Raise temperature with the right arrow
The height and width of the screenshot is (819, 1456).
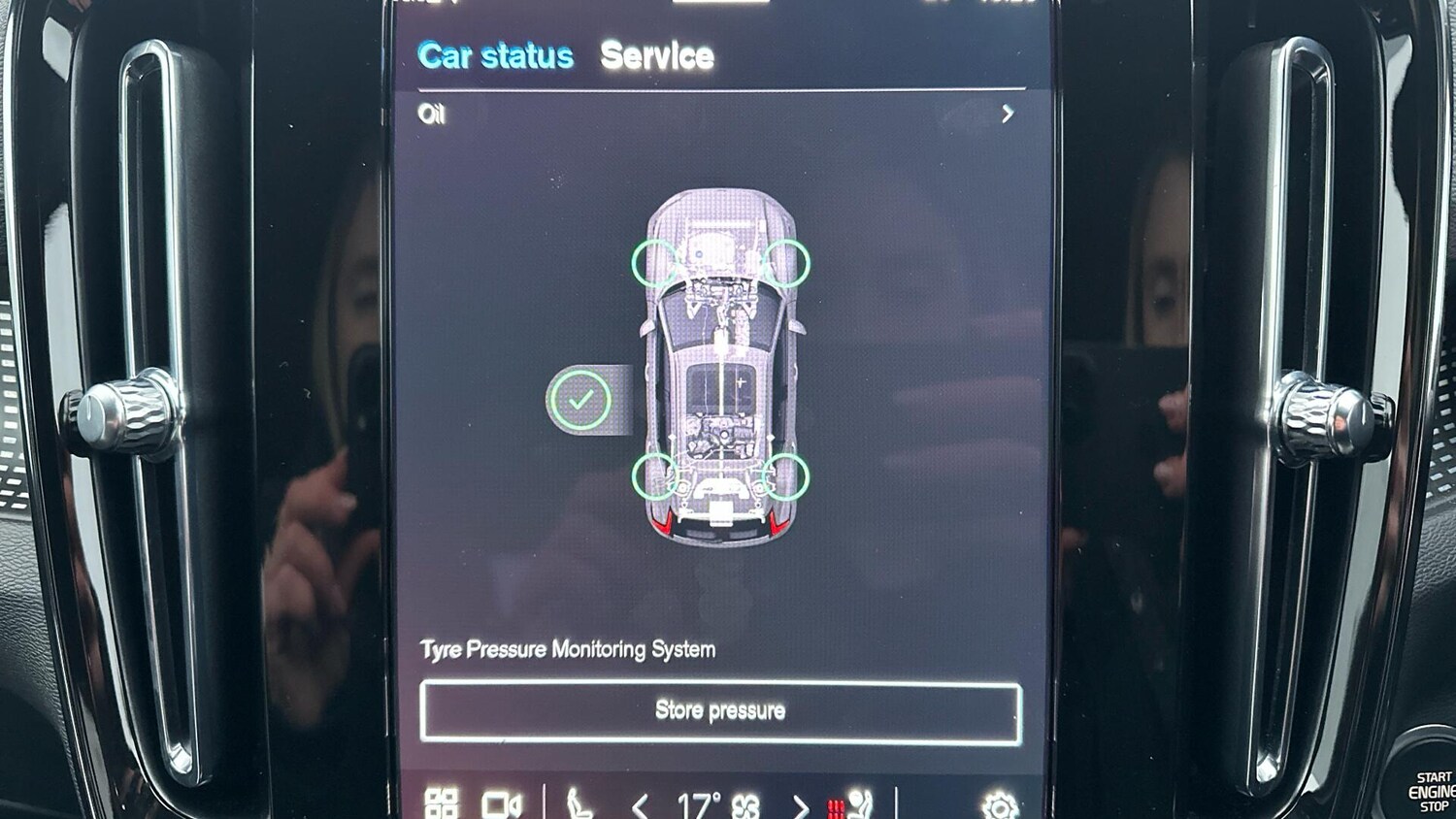click(800, 805)
